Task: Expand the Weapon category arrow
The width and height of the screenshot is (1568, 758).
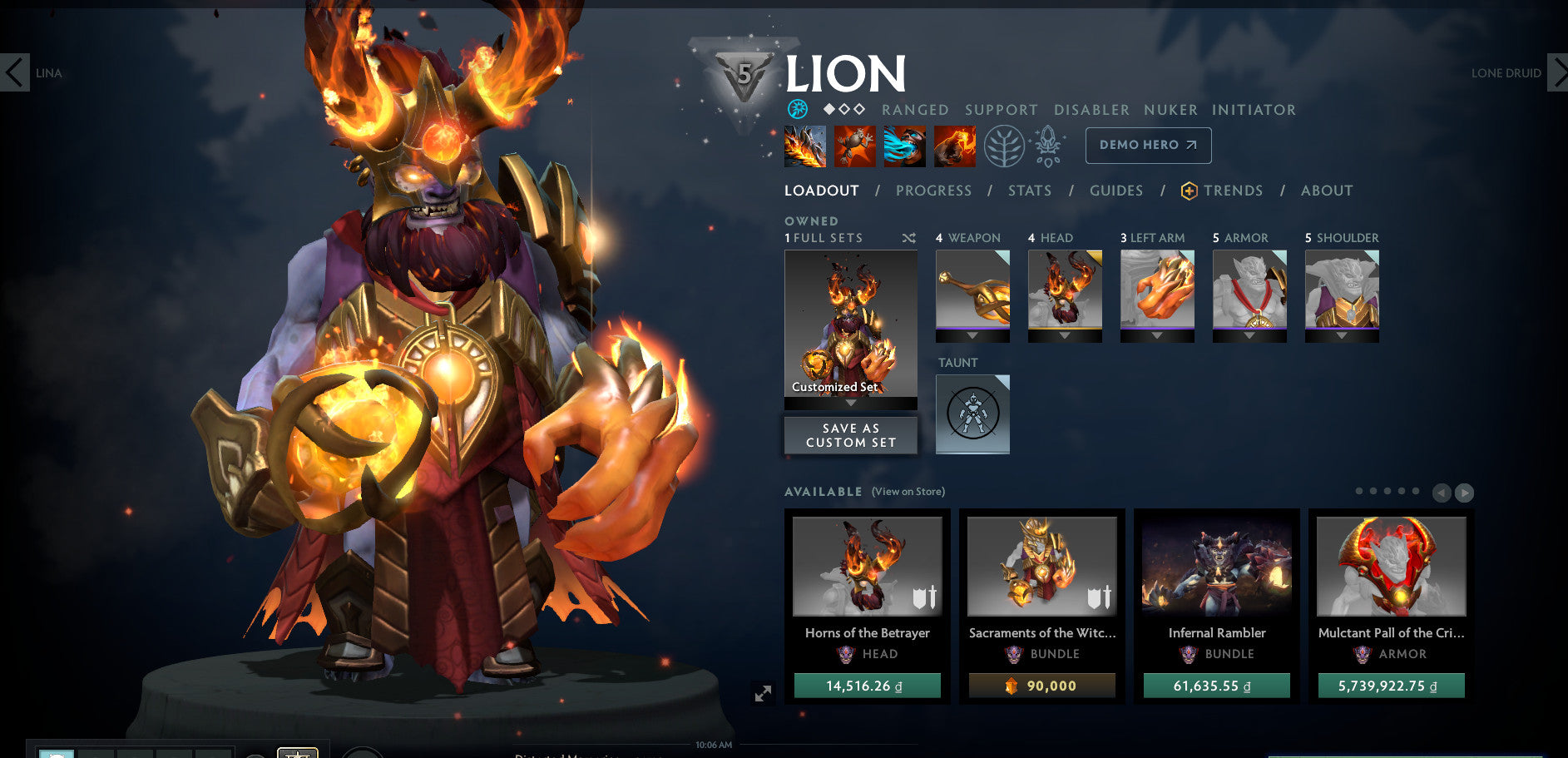Action: coord(972,336)
